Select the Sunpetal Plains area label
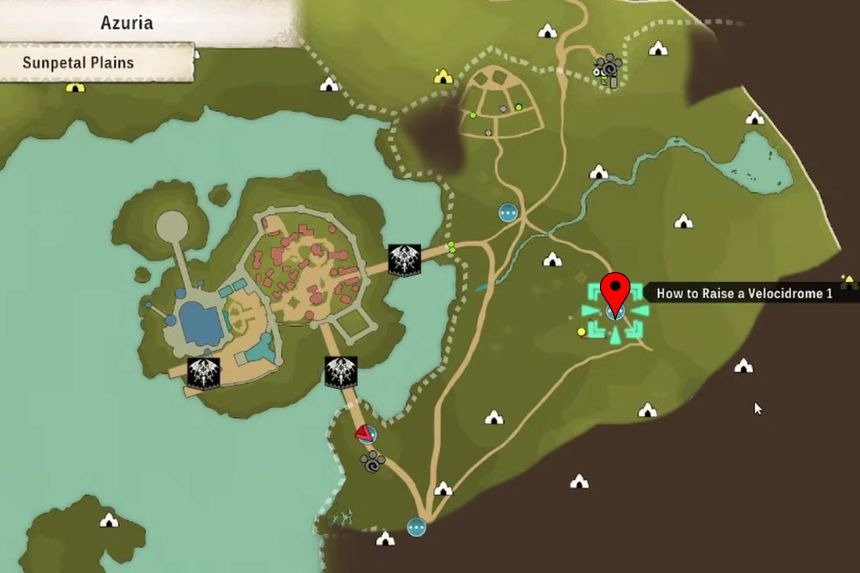The image size is (860, 573). pyautogui.click(x=80, y=62)
